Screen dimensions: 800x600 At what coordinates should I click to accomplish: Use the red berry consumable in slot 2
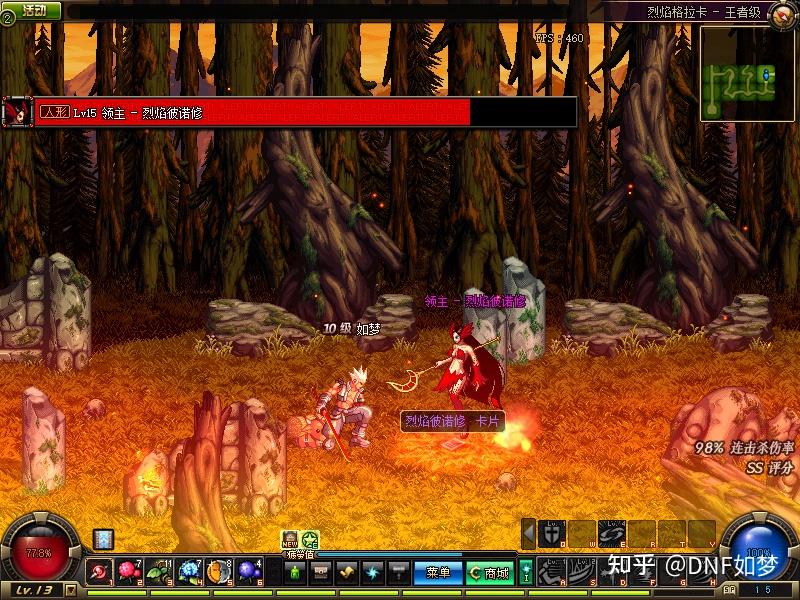tap(130, 572)
